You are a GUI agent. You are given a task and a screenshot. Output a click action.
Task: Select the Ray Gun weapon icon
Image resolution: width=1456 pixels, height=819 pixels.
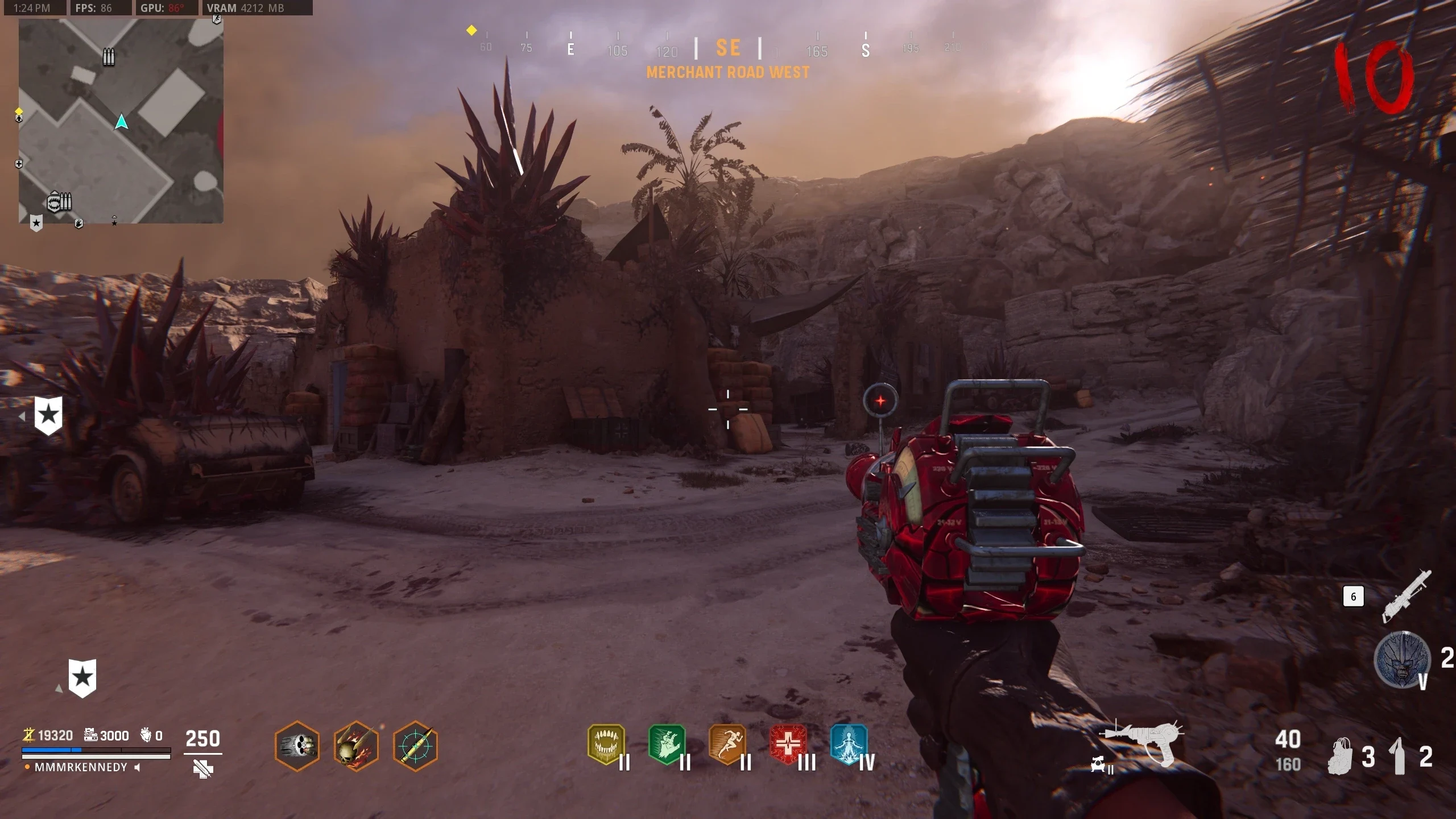1144,742
